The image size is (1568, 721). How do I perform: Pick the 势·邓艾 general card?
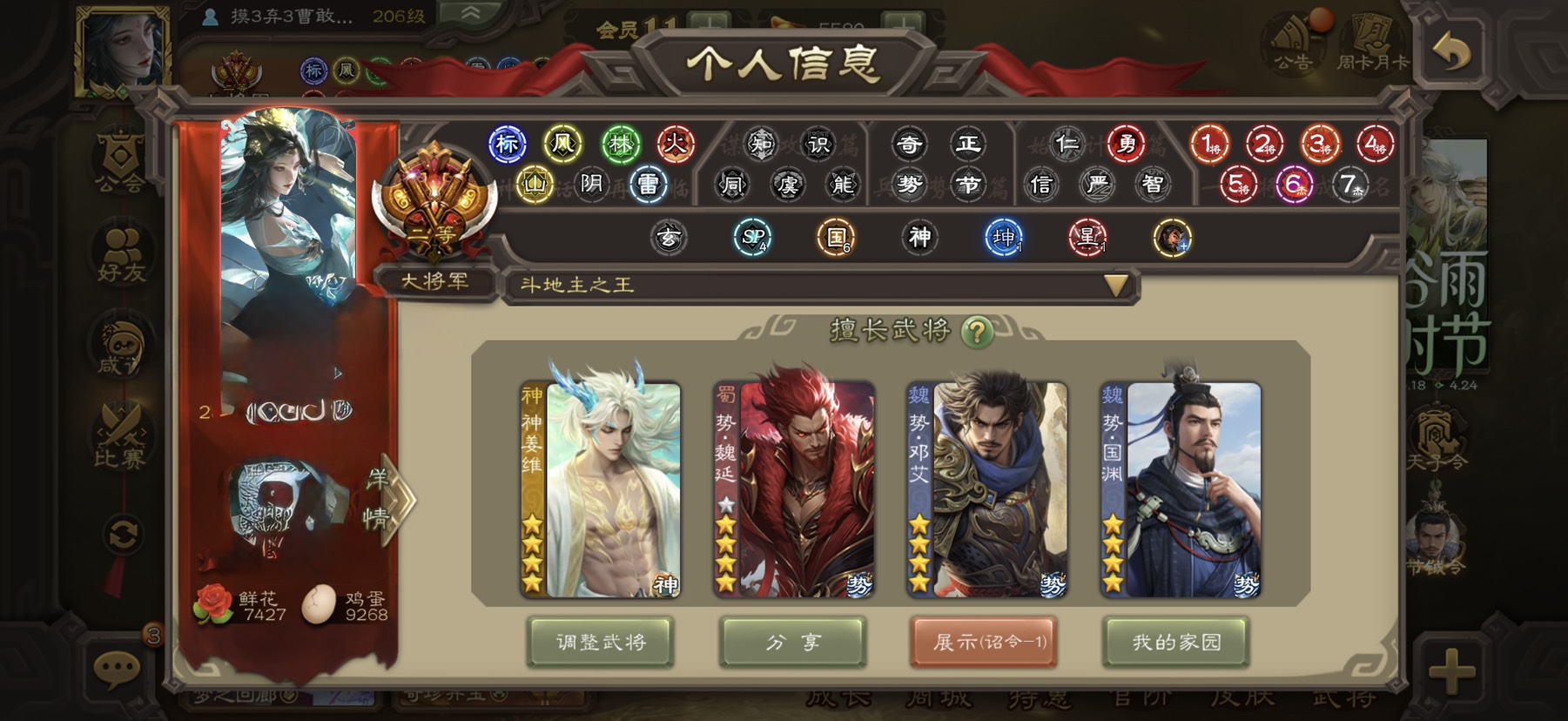tap(986, 489)
